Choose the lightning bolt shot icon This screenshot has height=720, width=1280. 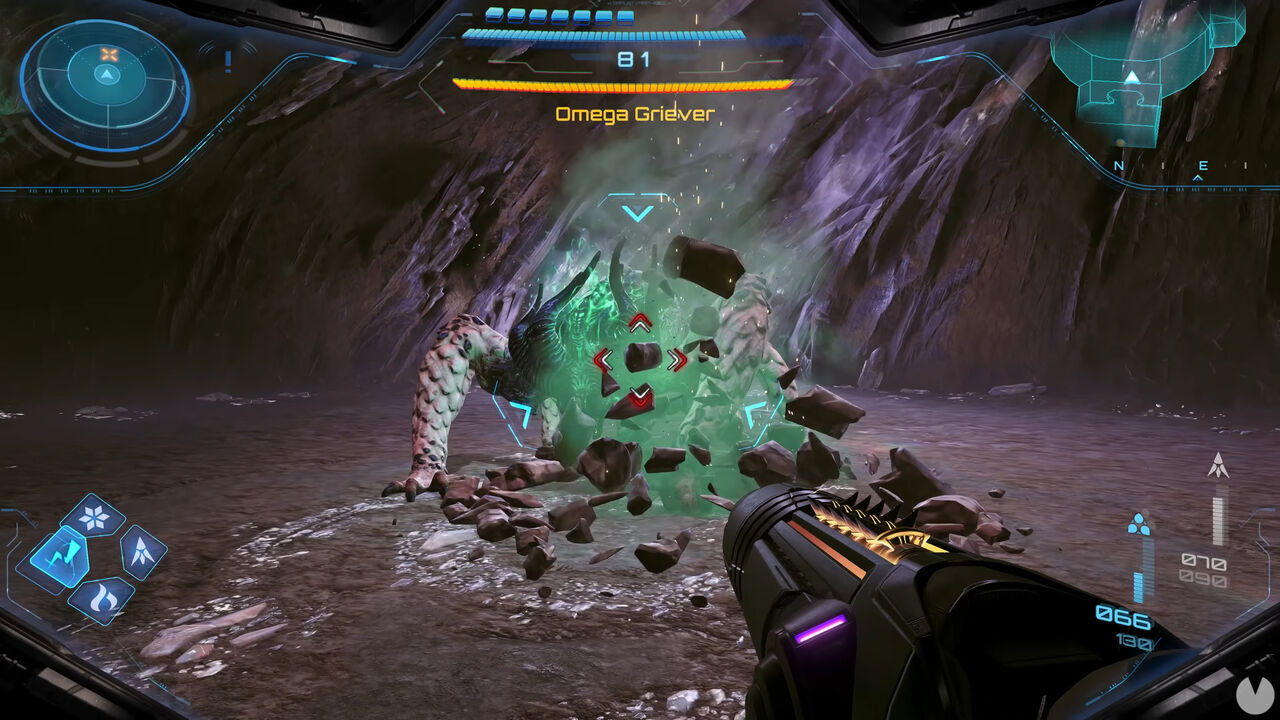(x=57, y=557)
